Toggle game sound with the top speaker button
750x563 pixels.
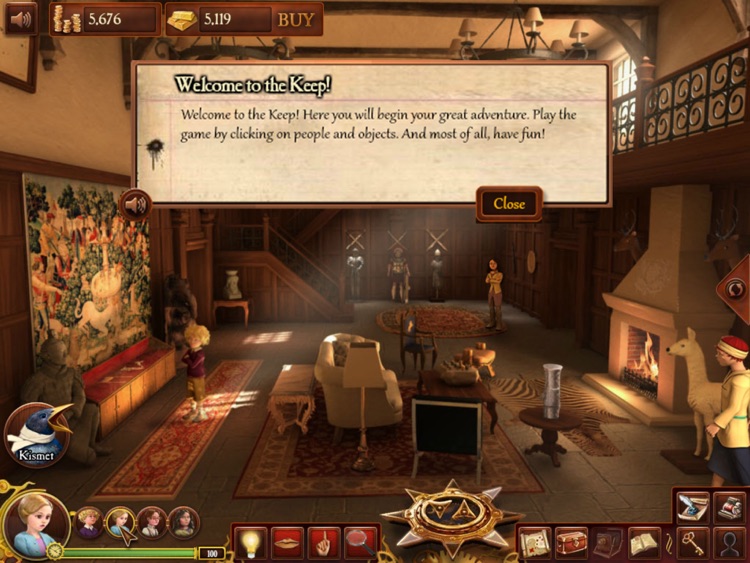20,18
